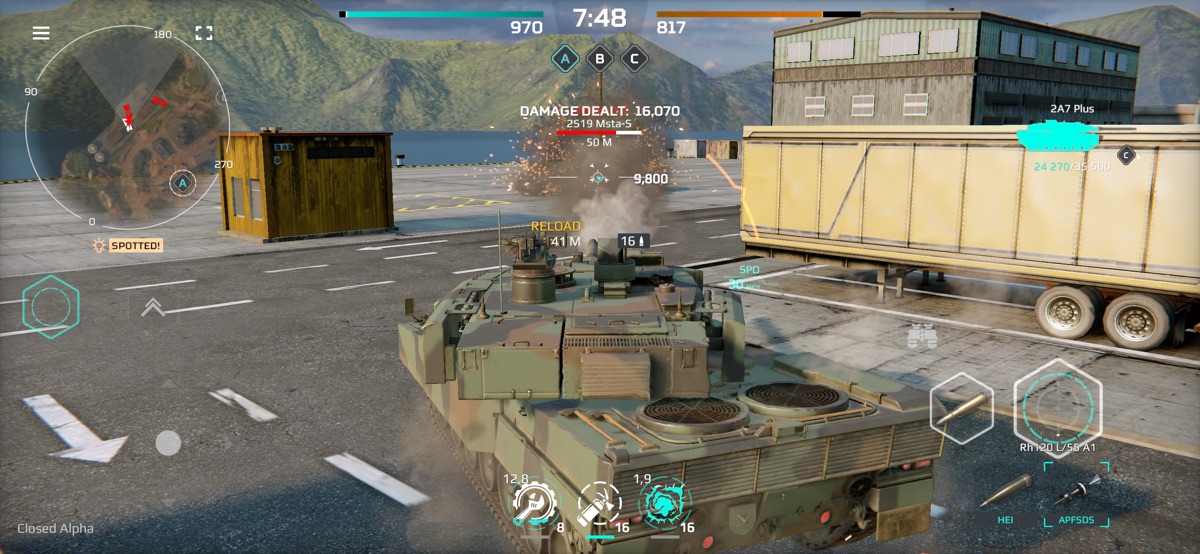Activate the wrench repair kit ability
Viewport: 1200px width, 554px height.
(533, 505)
